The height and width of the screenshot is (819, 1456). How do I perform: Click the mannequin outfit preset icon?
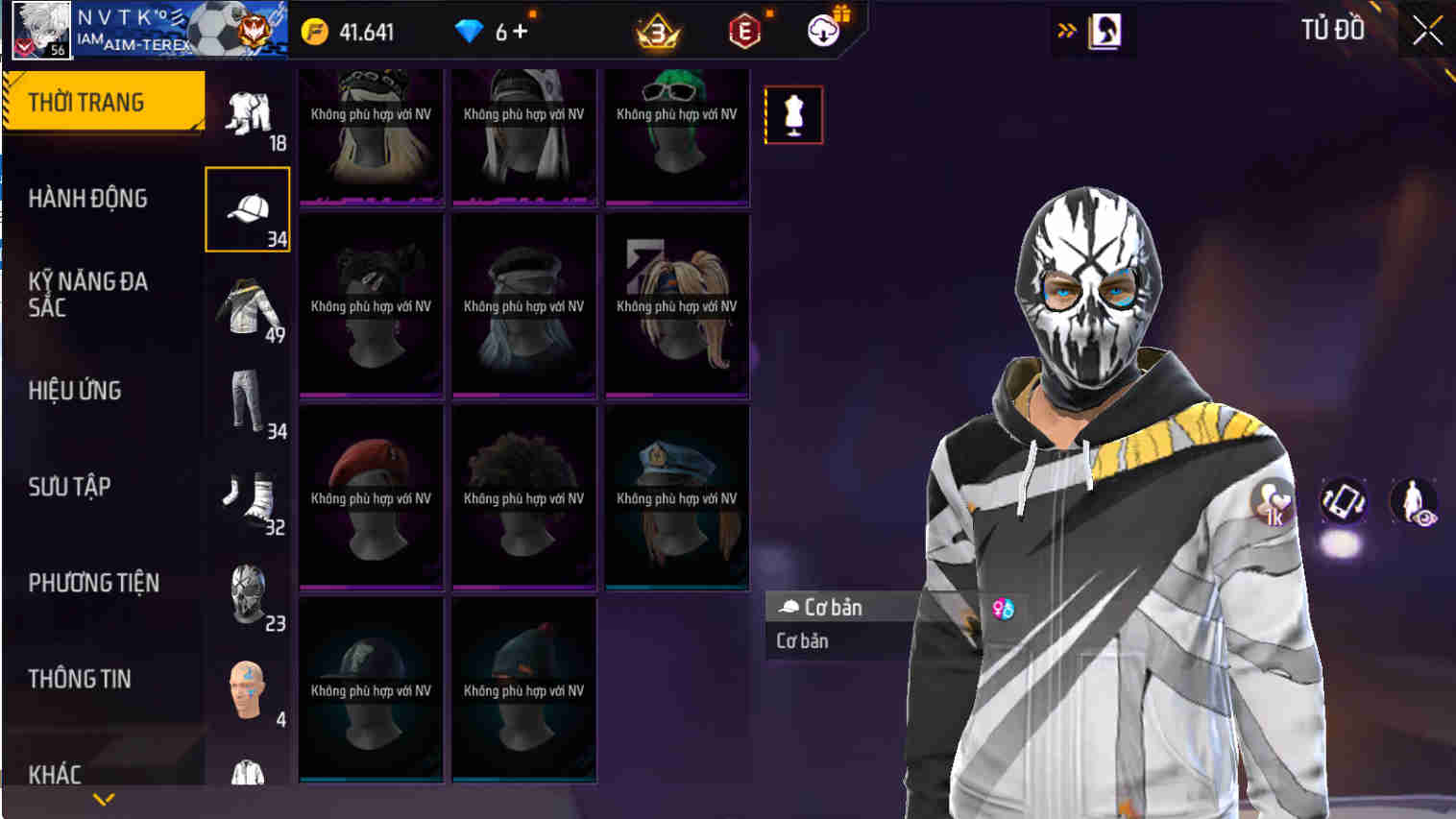click(793, 114)
